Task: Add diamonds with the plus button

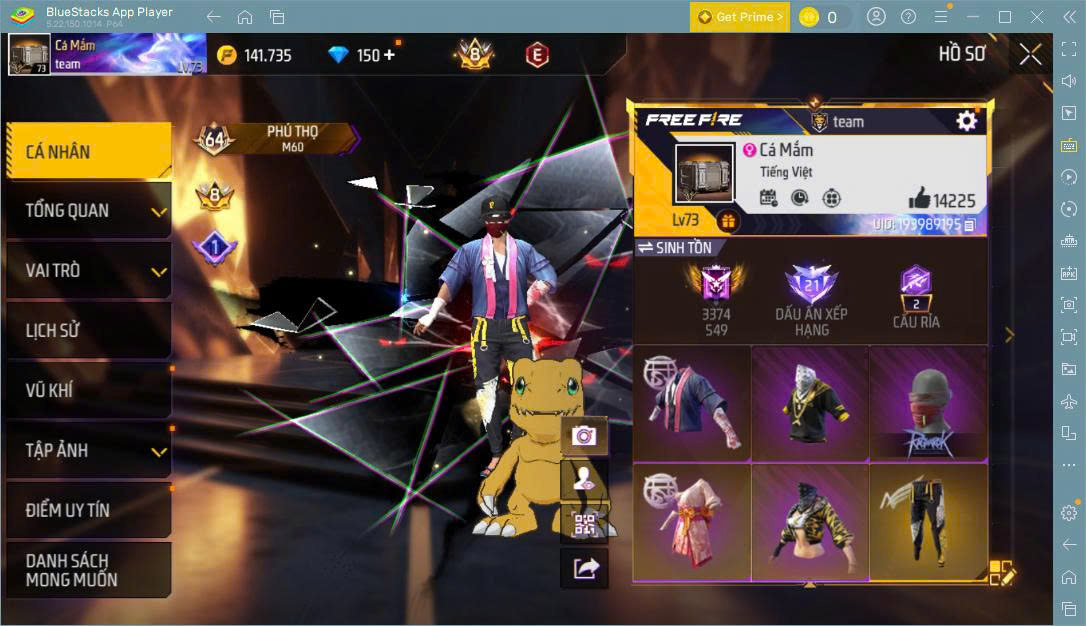Action: [389, 55]
